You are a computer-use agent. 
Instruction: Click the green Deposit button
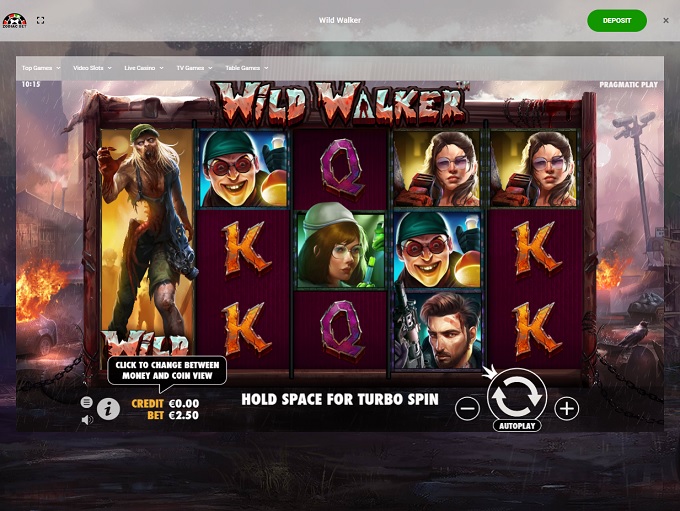617,20
